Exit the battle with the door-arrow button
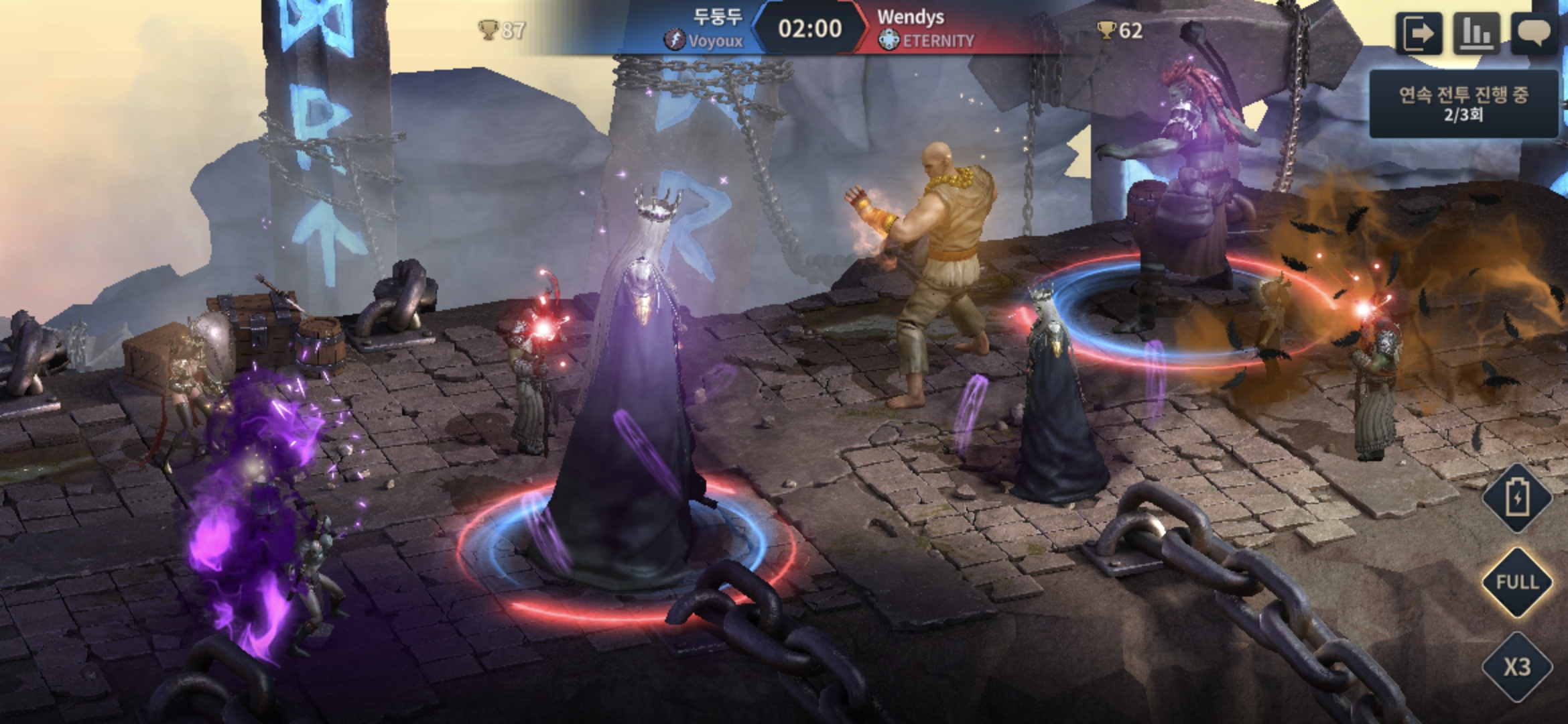 (1419, 33)
